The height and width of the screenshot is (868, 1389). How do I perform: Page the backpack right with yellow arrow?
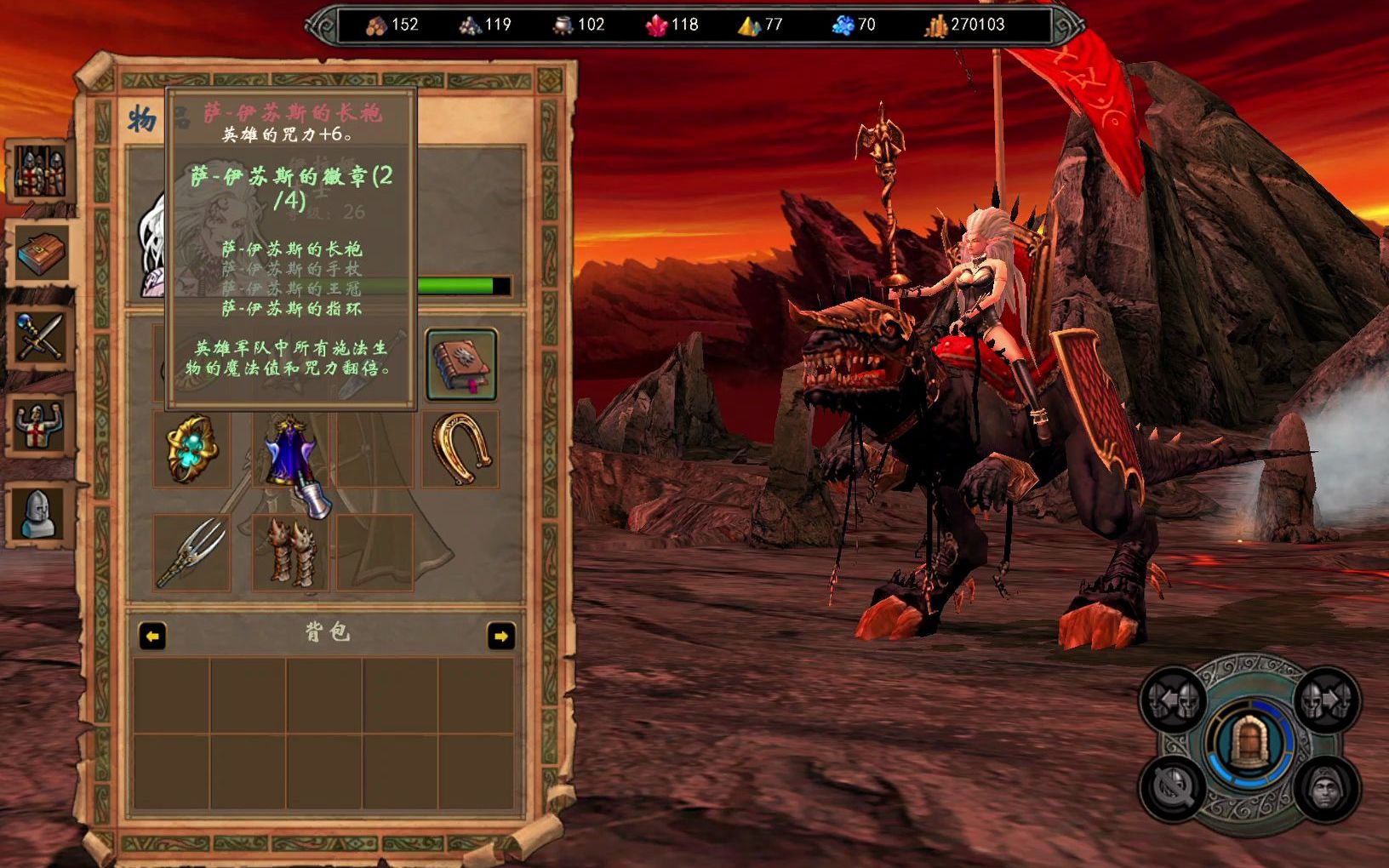(500, 636)
